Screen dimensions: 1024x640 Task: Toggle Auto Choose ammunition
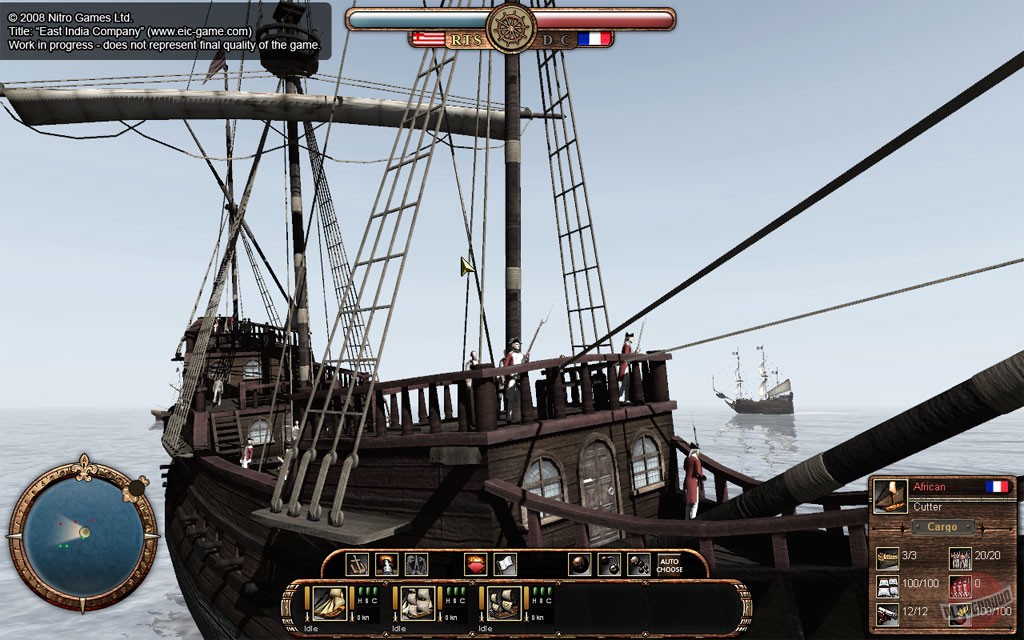point(670,564)
